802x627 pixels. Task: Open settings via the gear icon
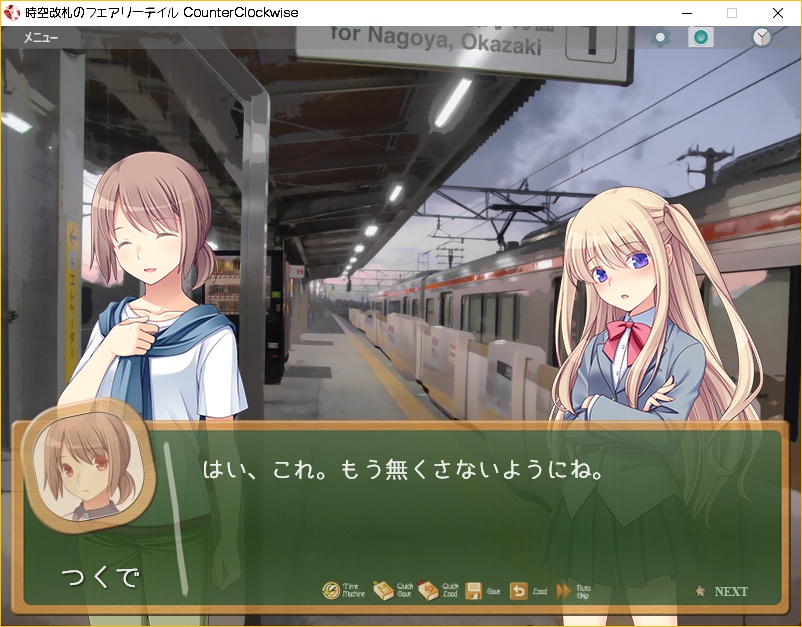(659, 38)
